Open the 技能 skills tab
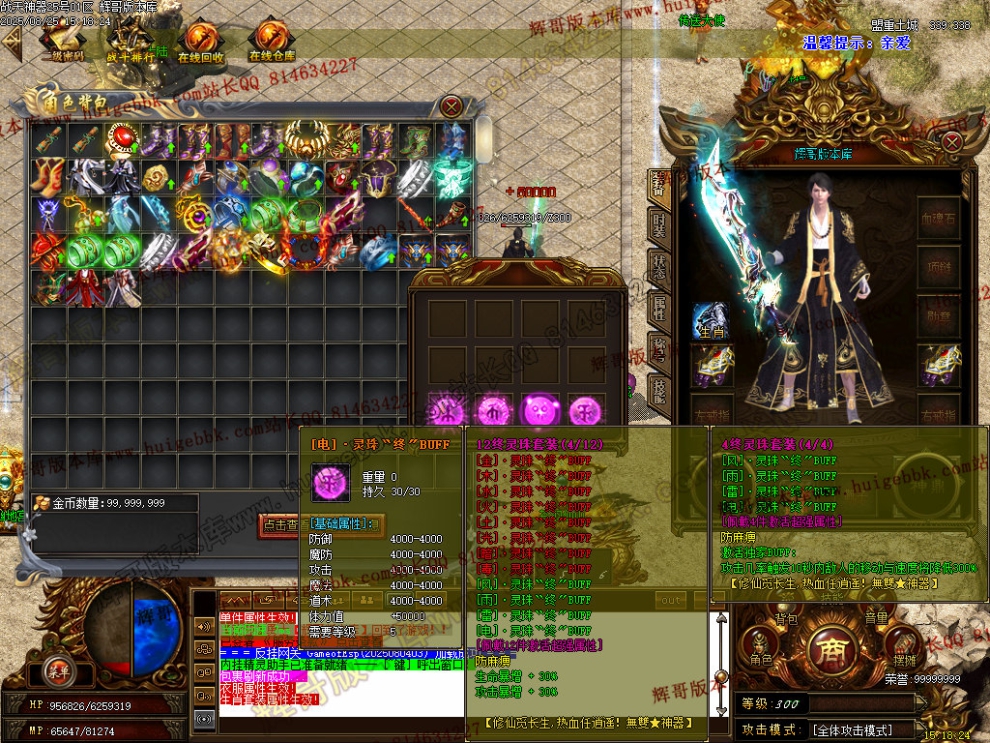The image size is (990, 743). click(x=659, y=387)
